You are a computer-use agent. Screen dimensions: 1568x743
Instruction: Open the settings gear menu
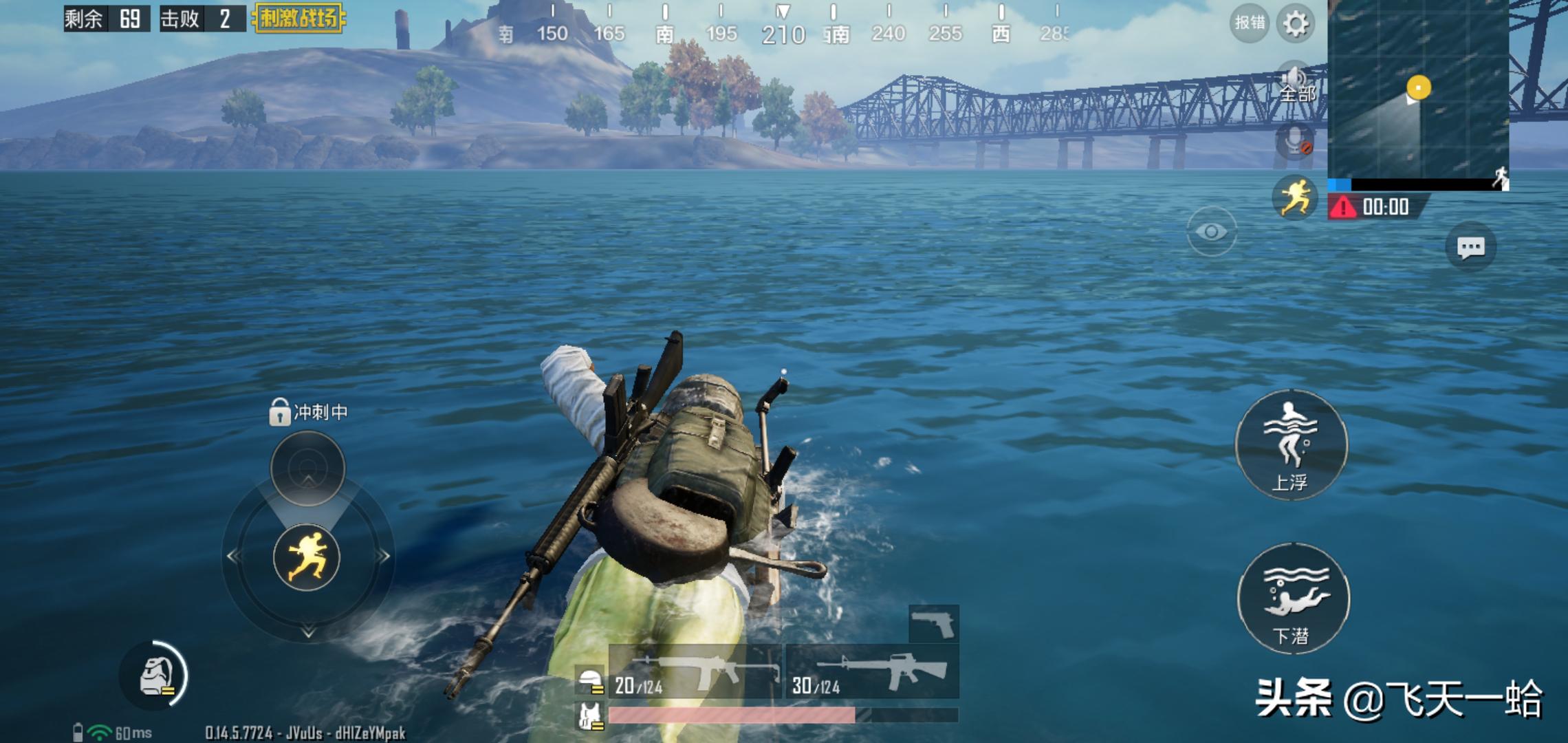point(1296,24)
